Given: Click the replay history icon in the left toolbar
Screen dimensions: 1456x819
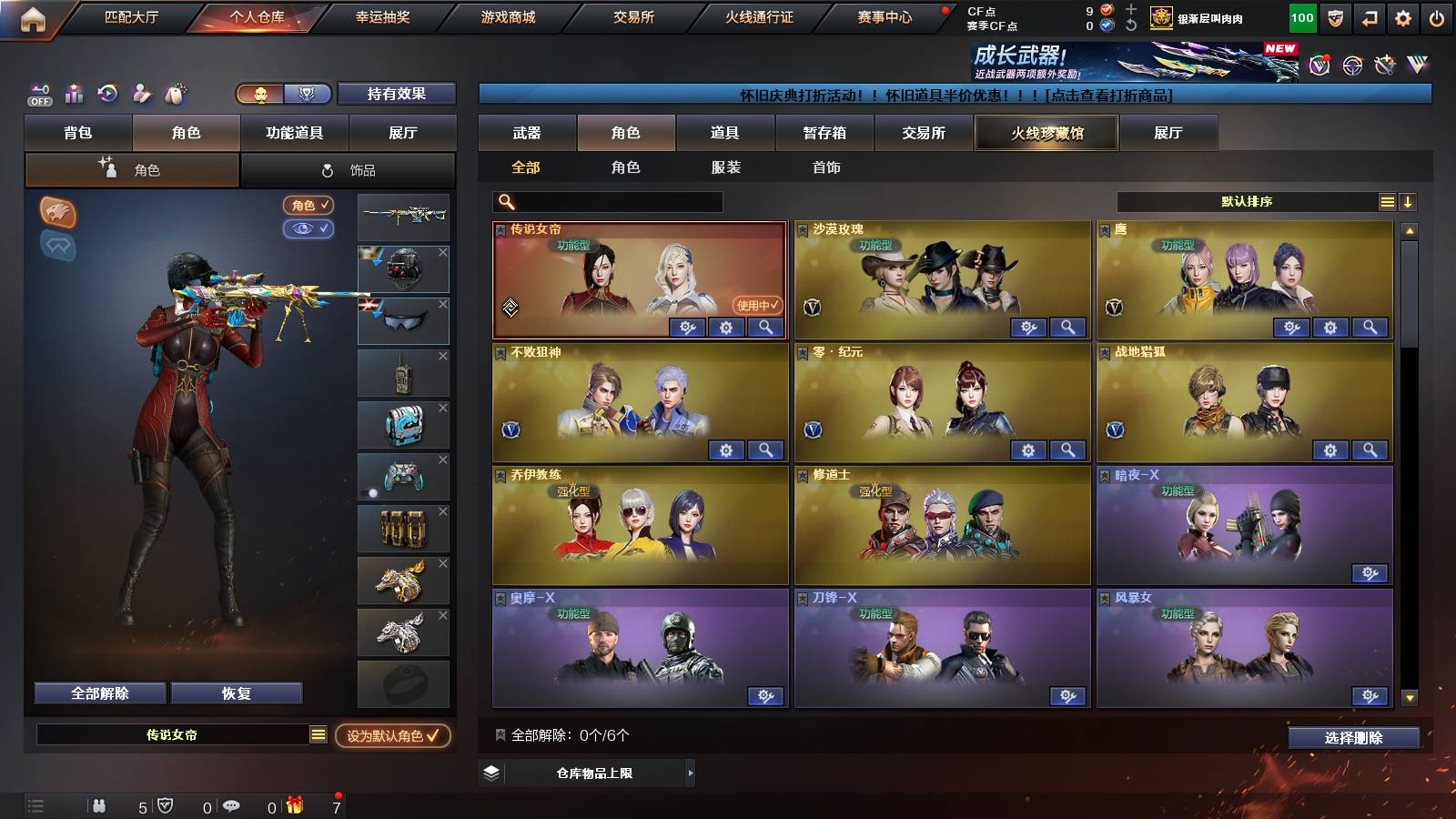Looking at the screenshot, I should (x=106, y=94).
